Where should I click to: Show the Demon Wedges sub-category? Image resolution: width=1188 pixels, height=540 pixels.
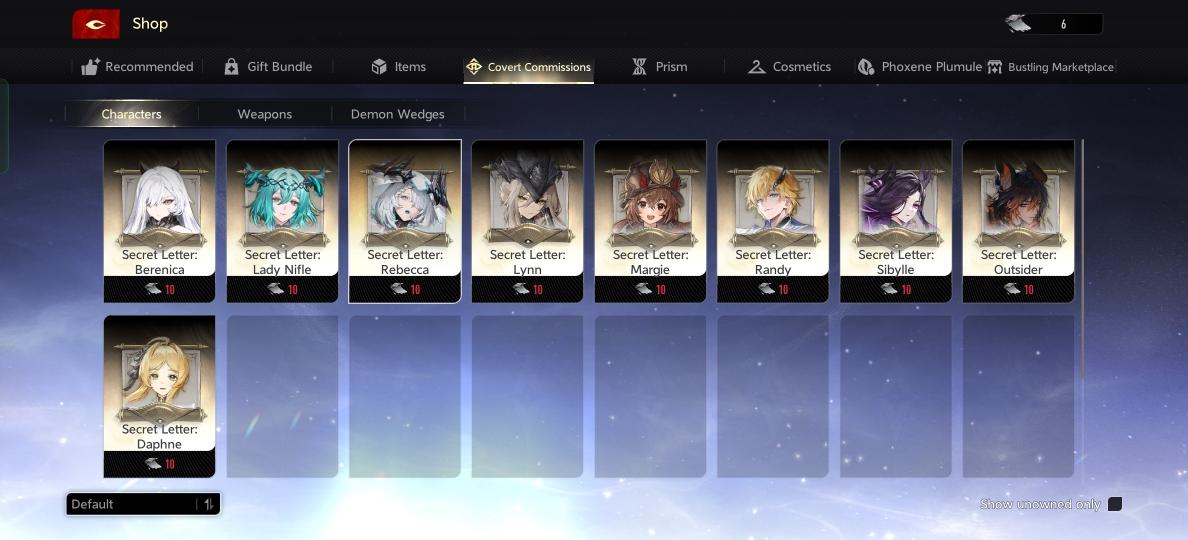(x=397, y=114)
